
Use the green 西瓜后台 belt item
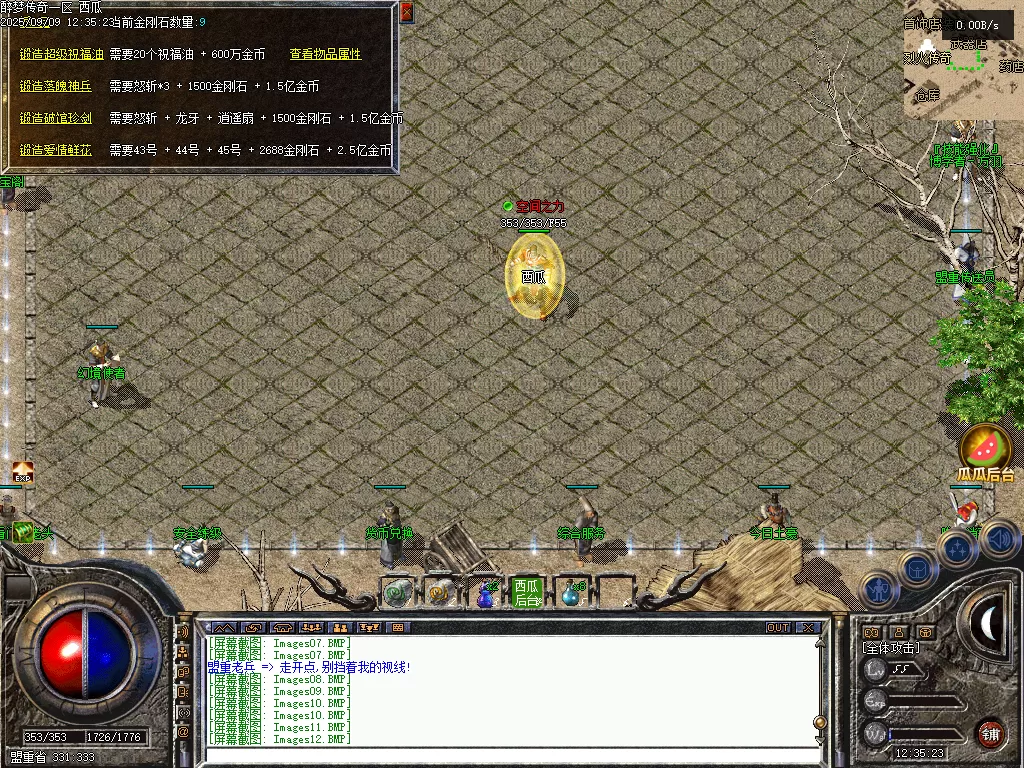click(x=525, y=592)
